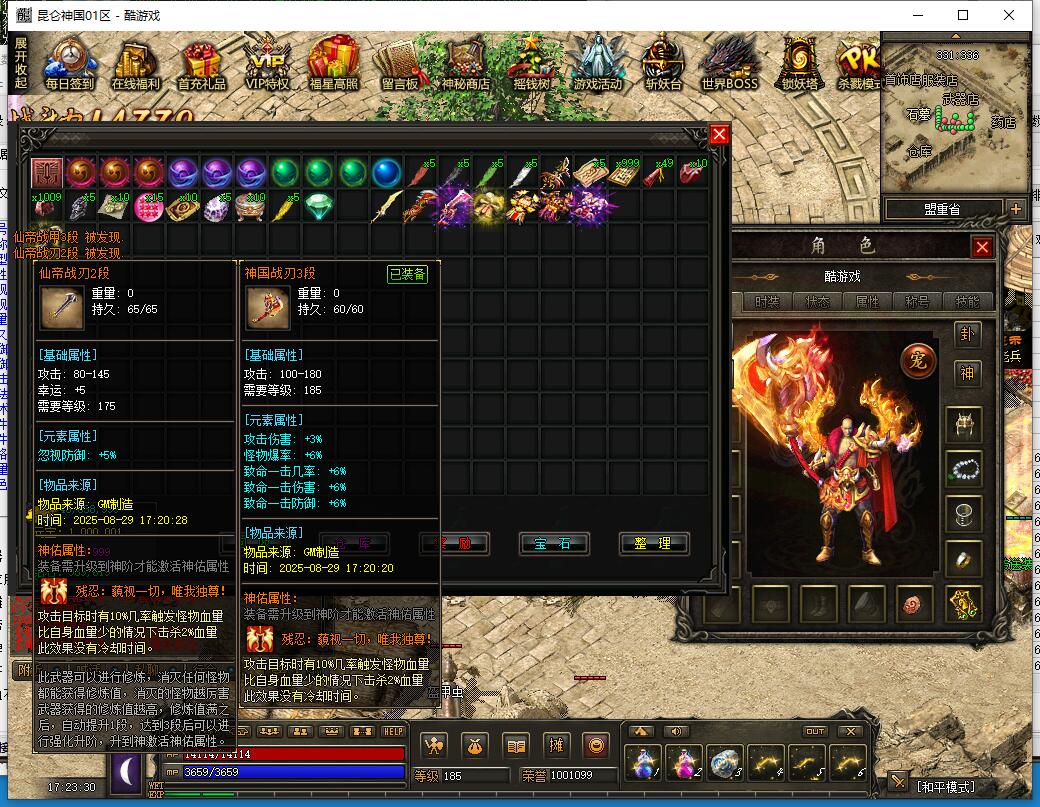This screenshot has width=1040, height=807.
Task: Open the 锁妖塔 tower icon
Action: click(799, 64)
